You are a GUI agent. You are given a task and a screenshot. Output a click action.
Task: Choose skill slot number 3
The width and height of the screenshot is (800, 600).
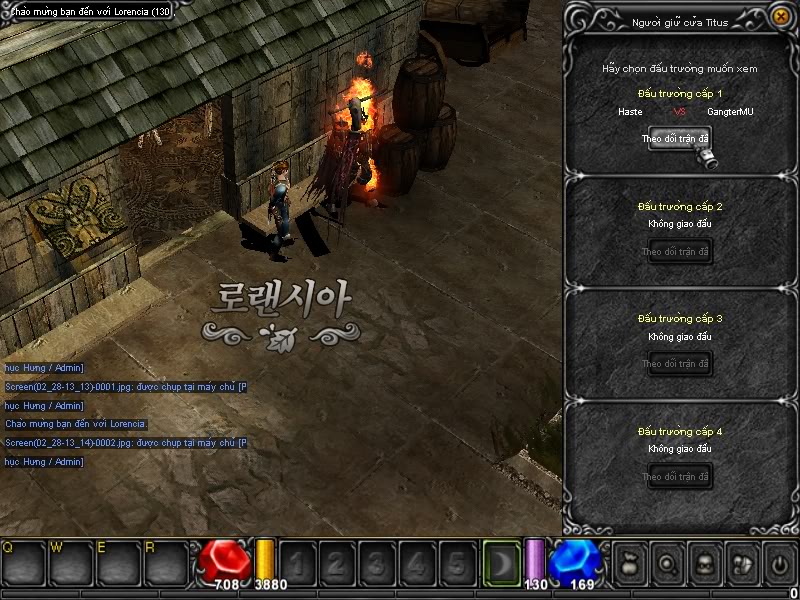click(377, 564)
